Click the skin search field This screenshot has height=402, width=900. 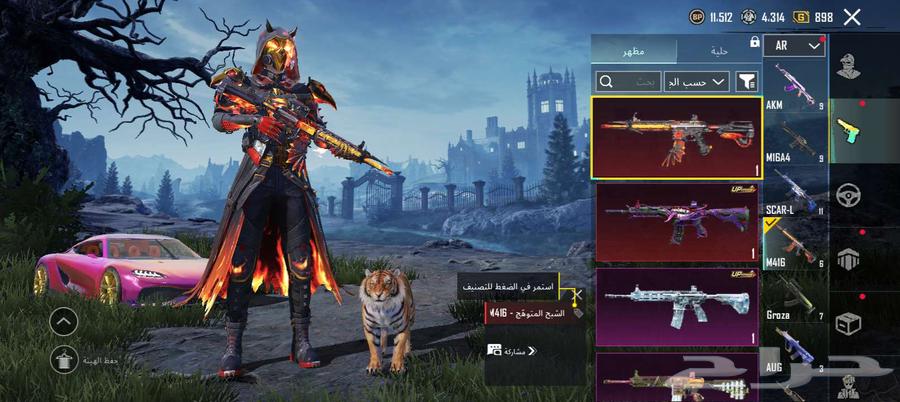point(628,82)
